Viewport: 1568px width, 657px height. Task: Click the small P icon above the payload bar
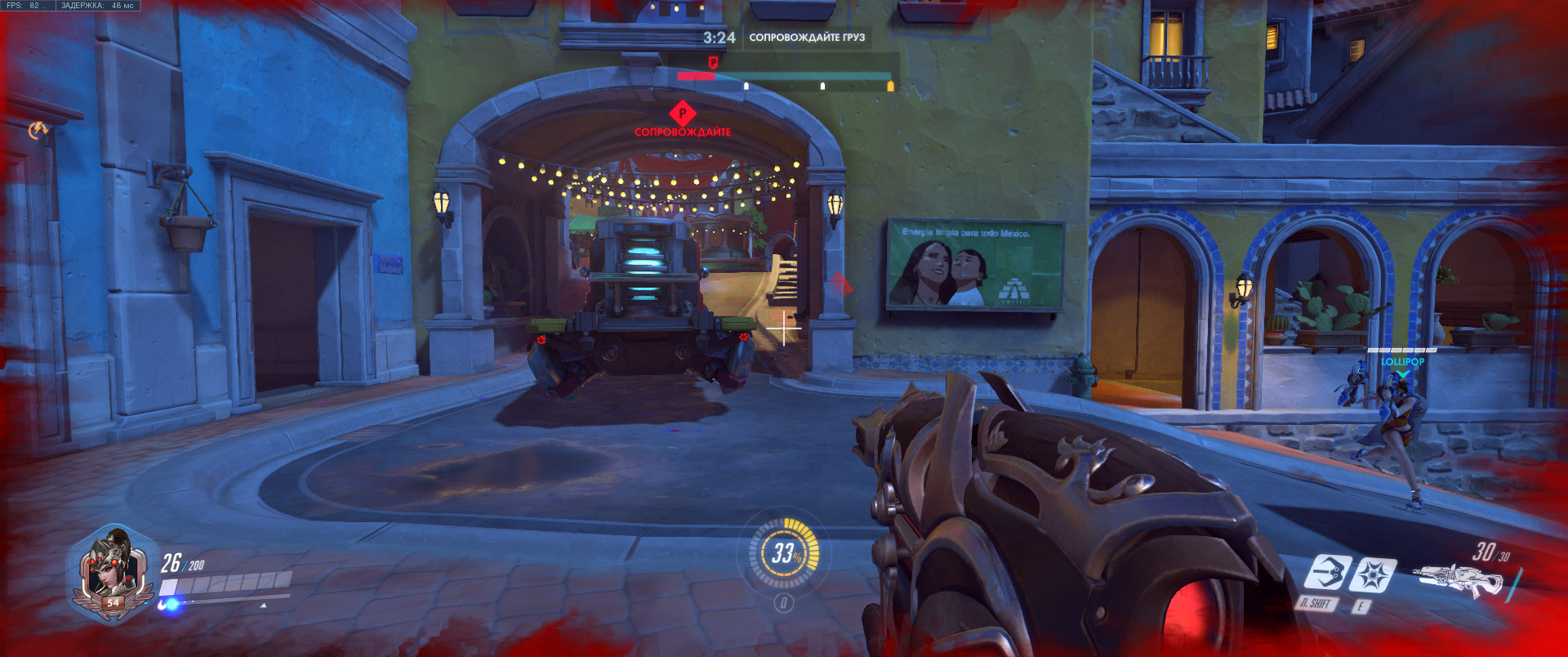click(714, 62)
